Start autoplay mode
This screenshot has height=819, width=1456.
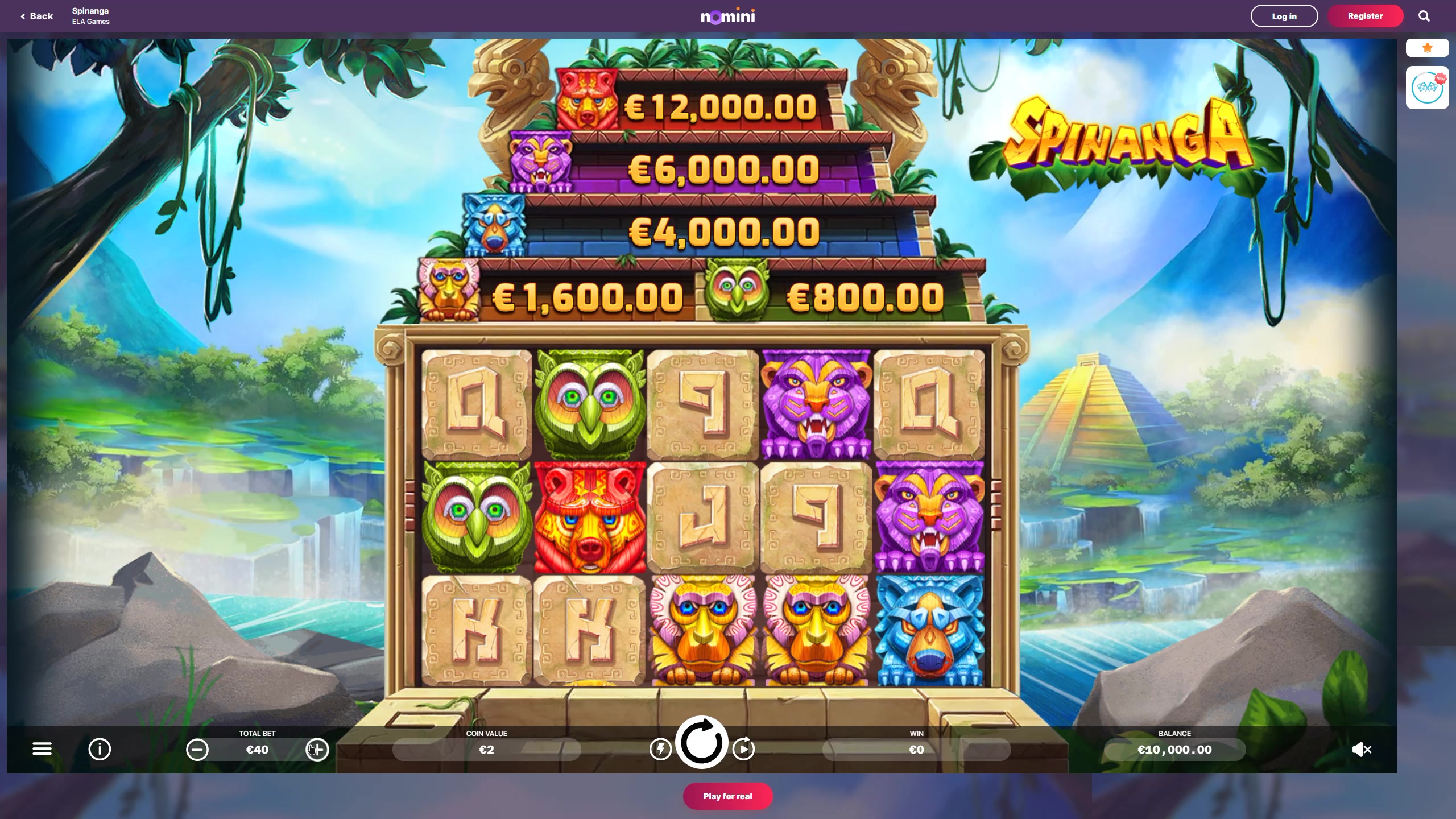coord(743,749)
